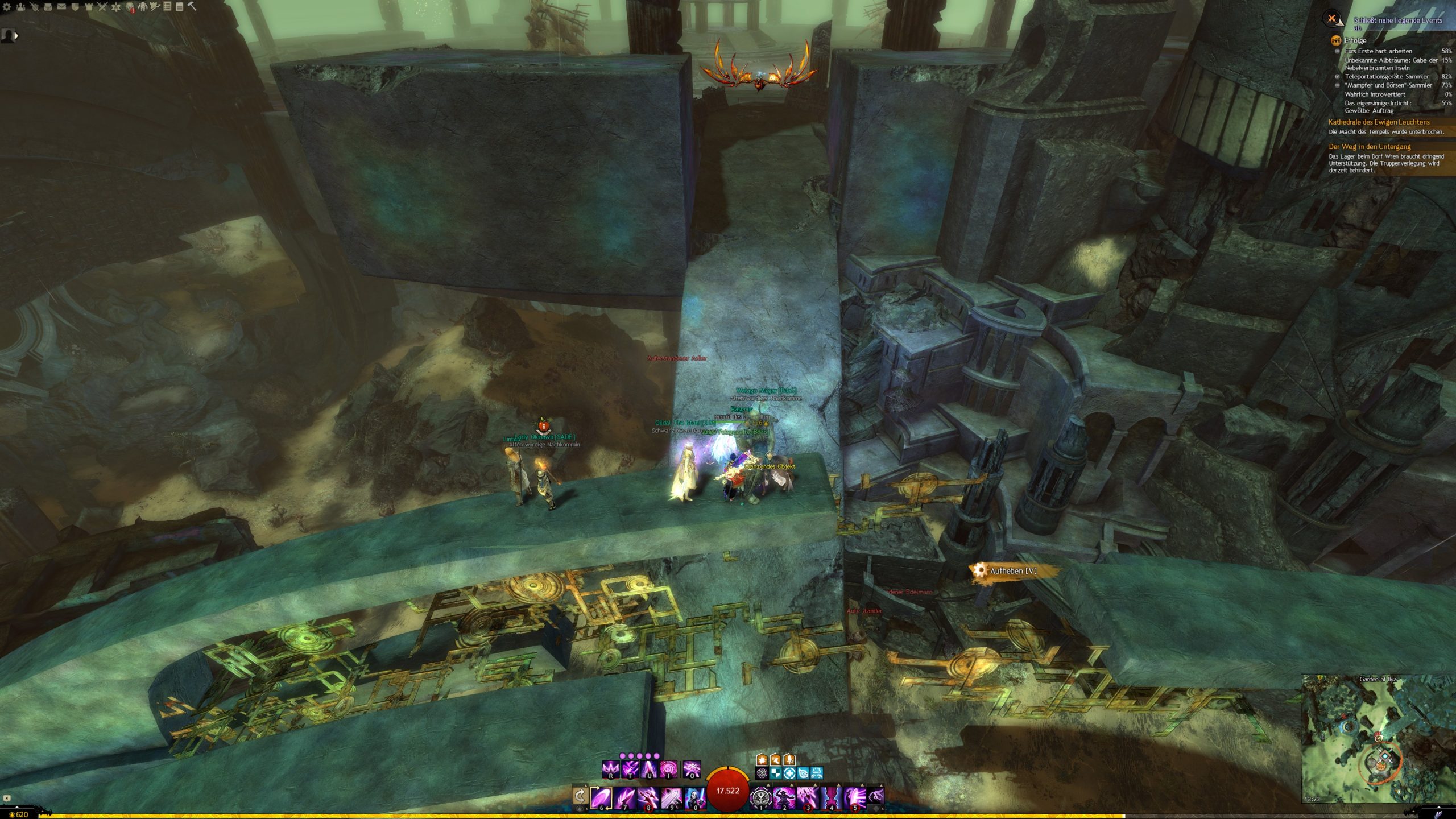Open the contacts and friends icon

pos(21,7)
